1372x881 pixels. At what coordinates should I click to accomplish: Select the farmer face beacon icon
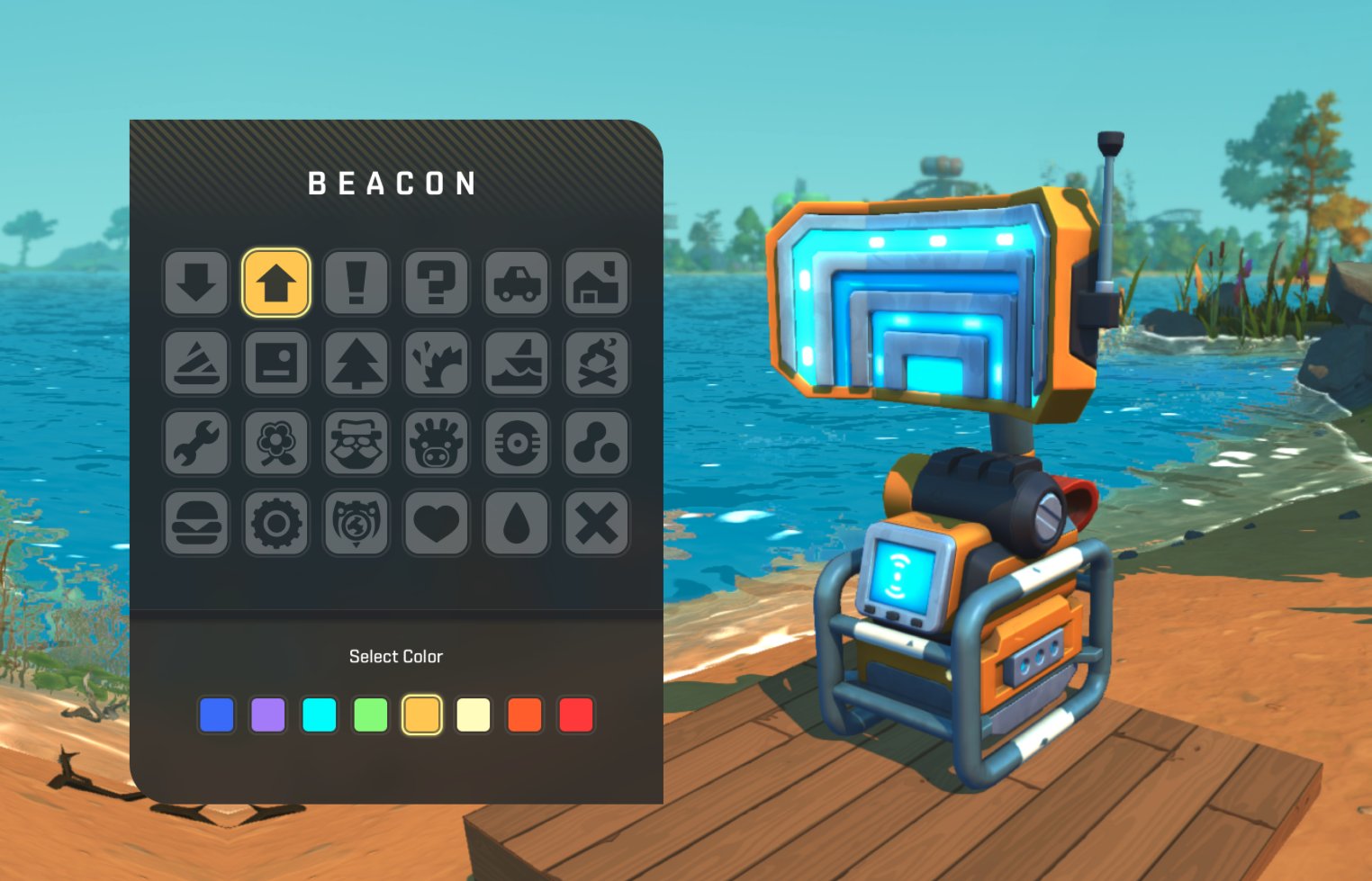point(356,443)
